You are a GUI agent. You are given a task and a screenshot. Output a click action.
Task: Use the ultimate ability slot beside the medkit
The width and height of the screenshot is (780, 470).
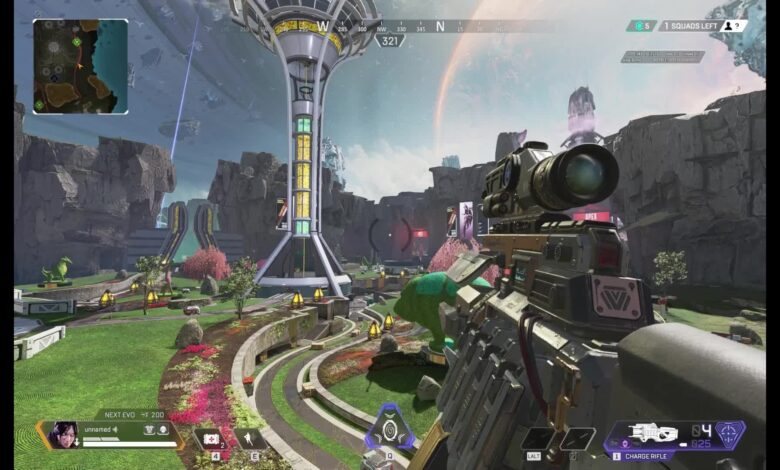click(247, 438)
